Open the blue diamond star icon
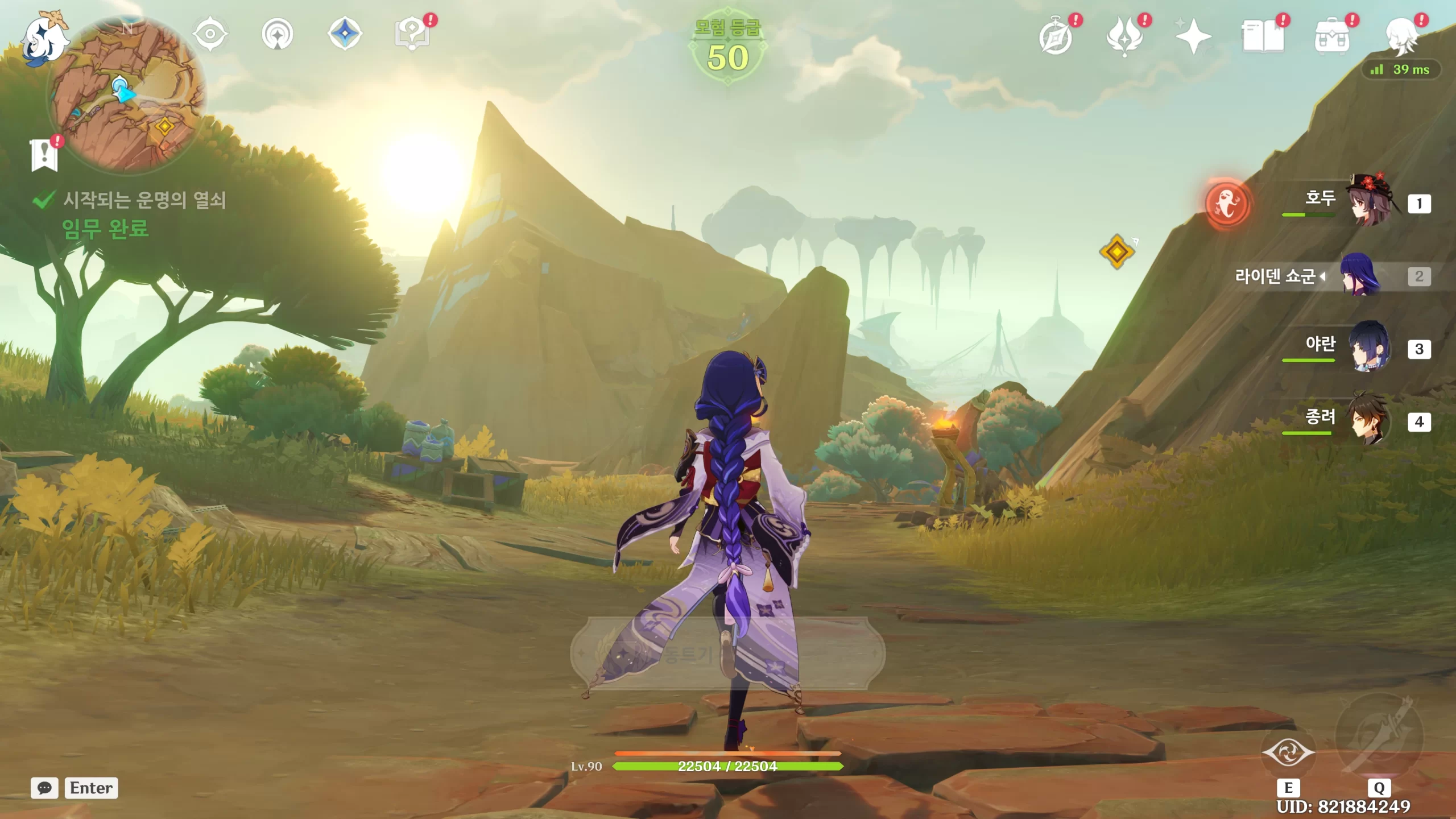The height and width of the screenshot is (819, 1456). (345, 34)
